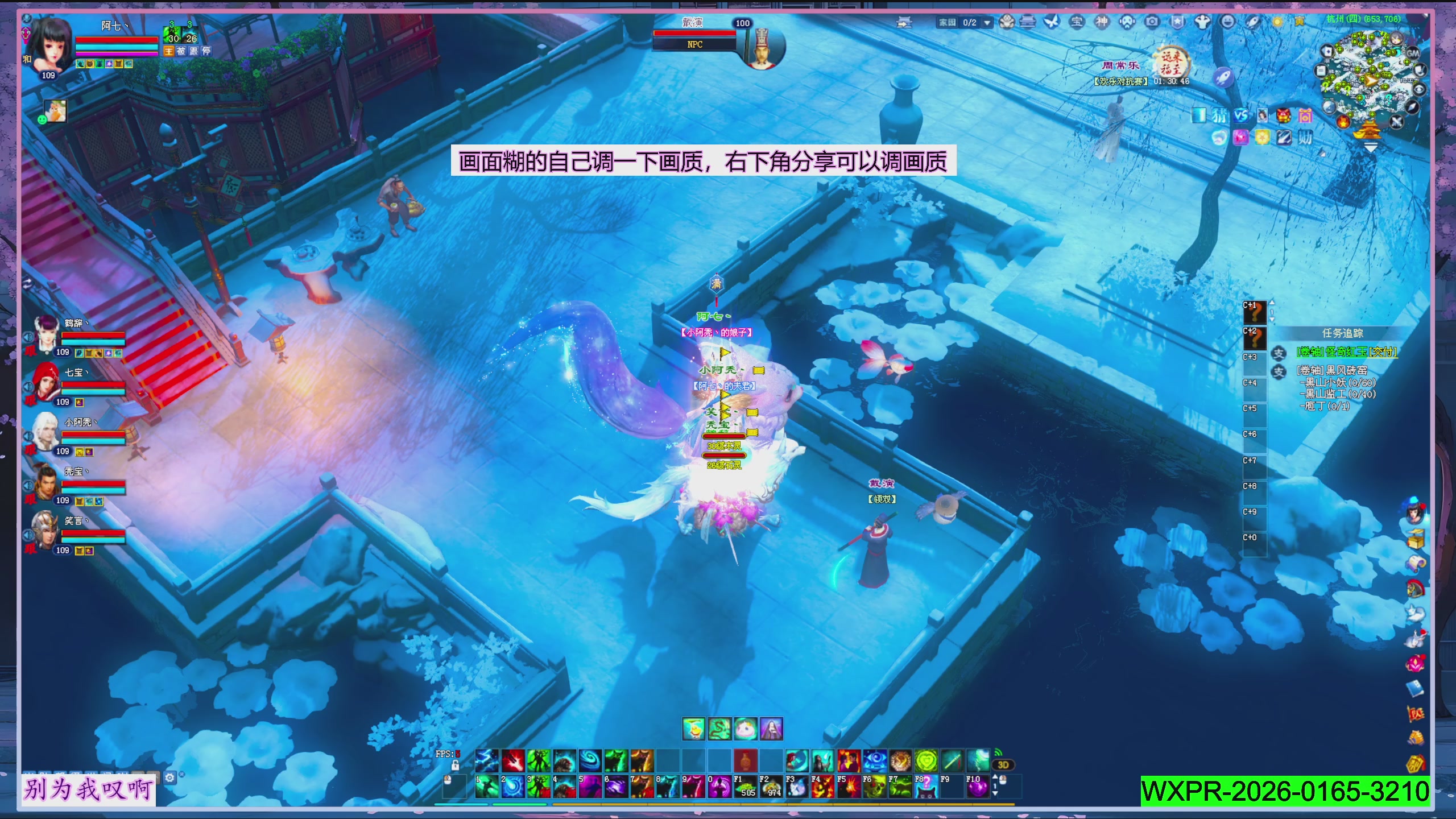Image resolution: width=1456 pixels, height=819 pixels.
Task: Open the treasure chest icon on right sidebar
Action: 1416,539
